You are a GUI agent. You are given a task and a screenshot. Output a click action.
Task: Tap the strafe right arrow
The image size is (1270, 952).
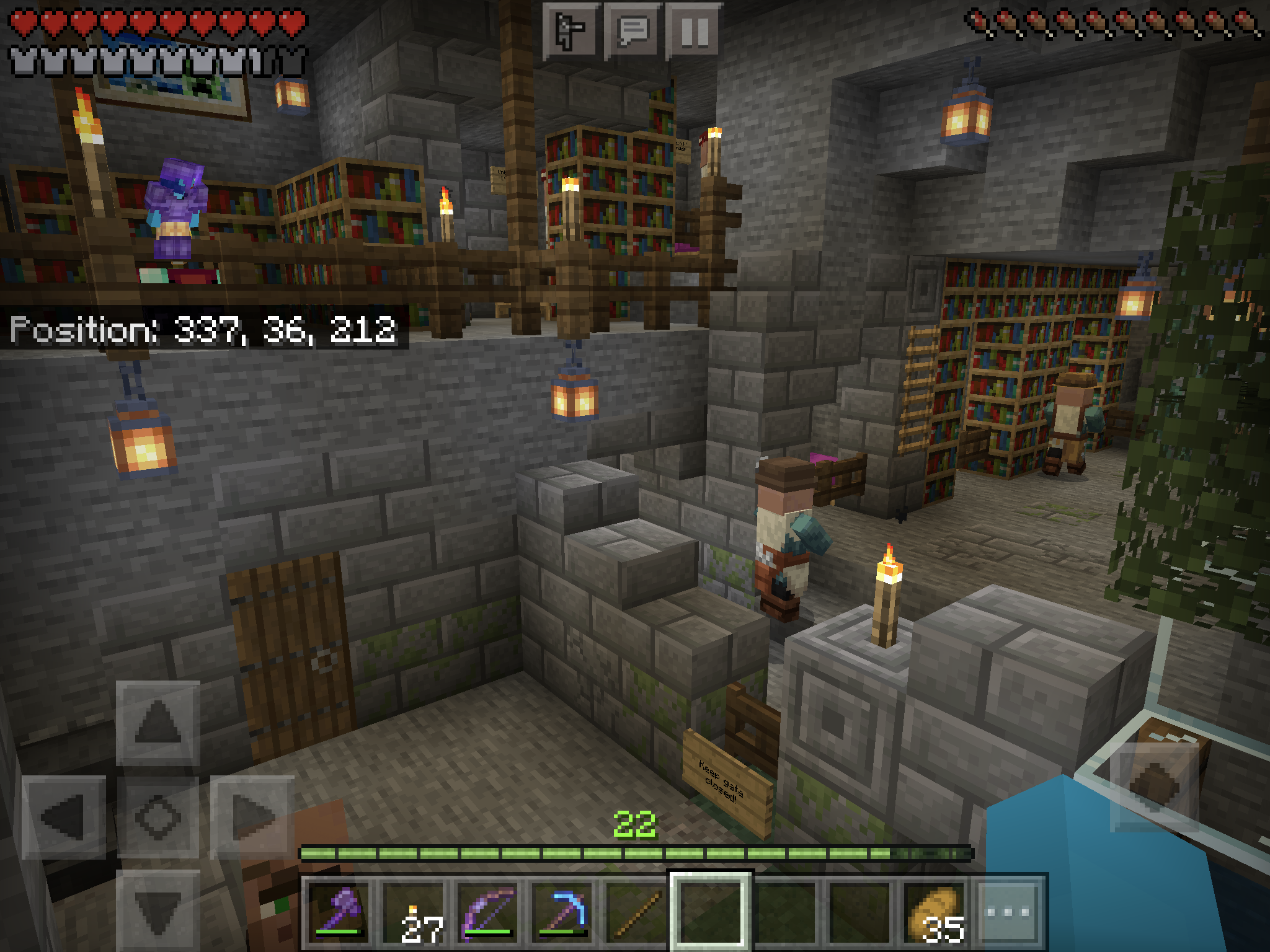(x=252, y=818)
